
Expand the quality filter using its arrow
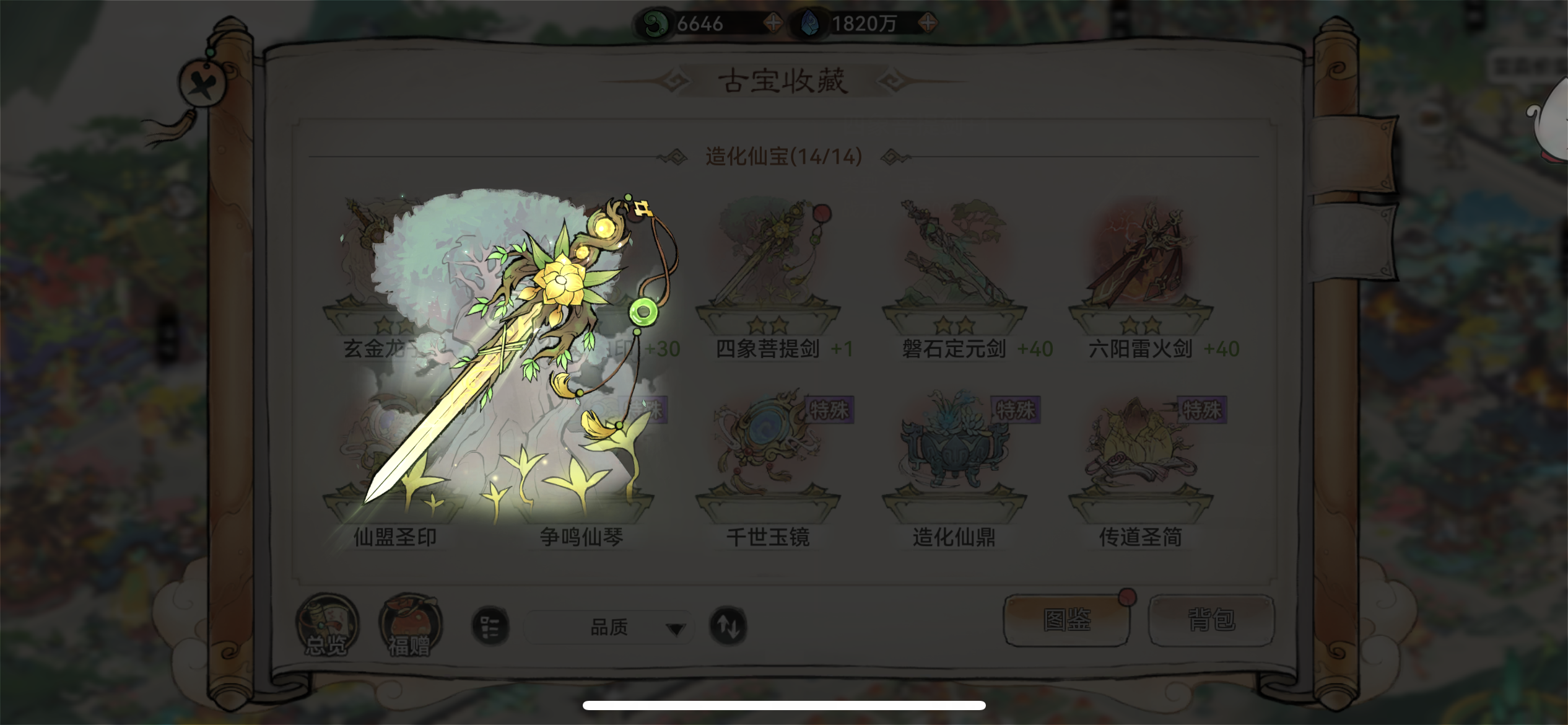pyautogui.click(x=675, y=627)
